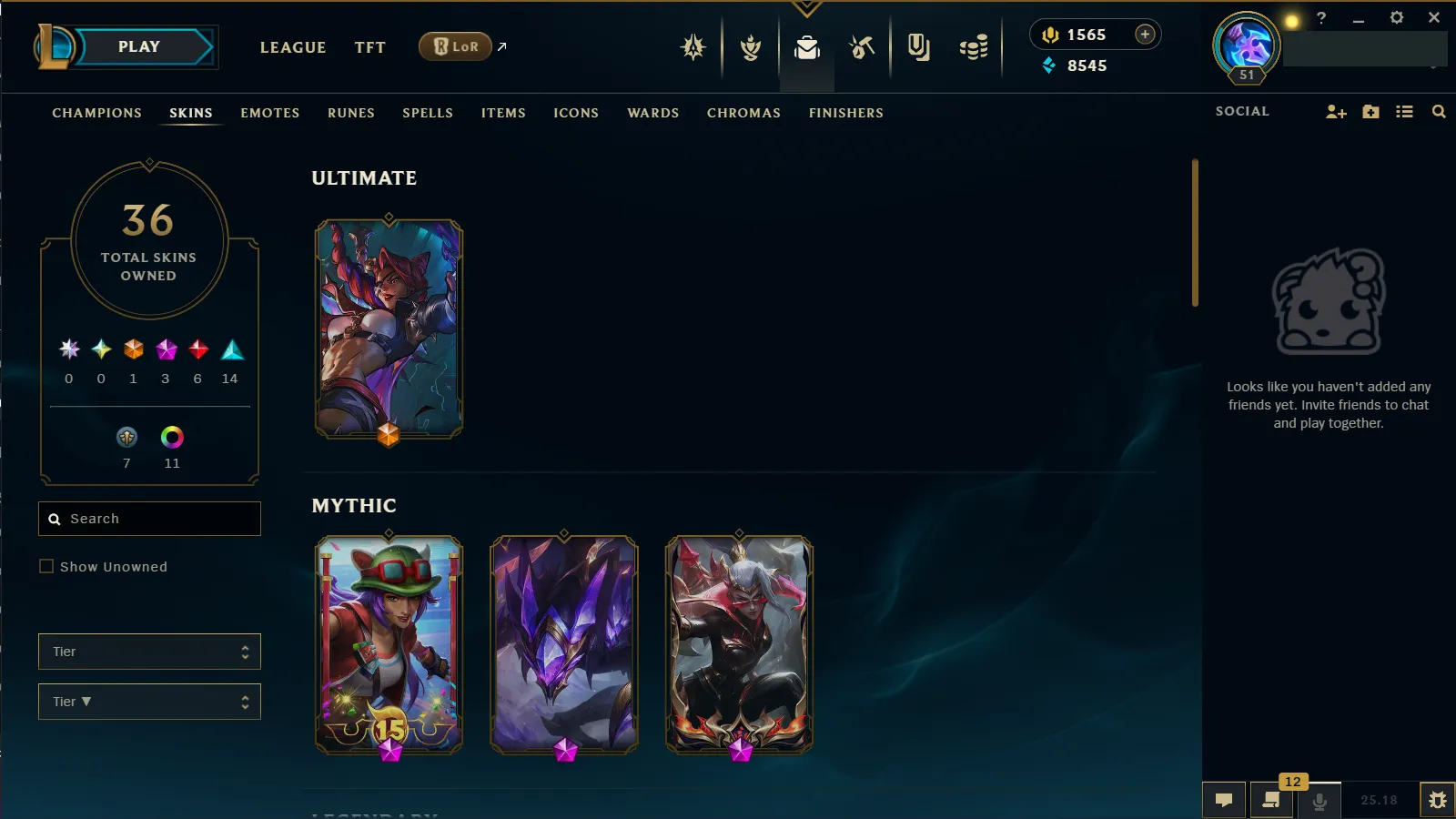The image size is (1456, 819).
Task: Switch to the Champions tab
Action: tap(96, 113)
